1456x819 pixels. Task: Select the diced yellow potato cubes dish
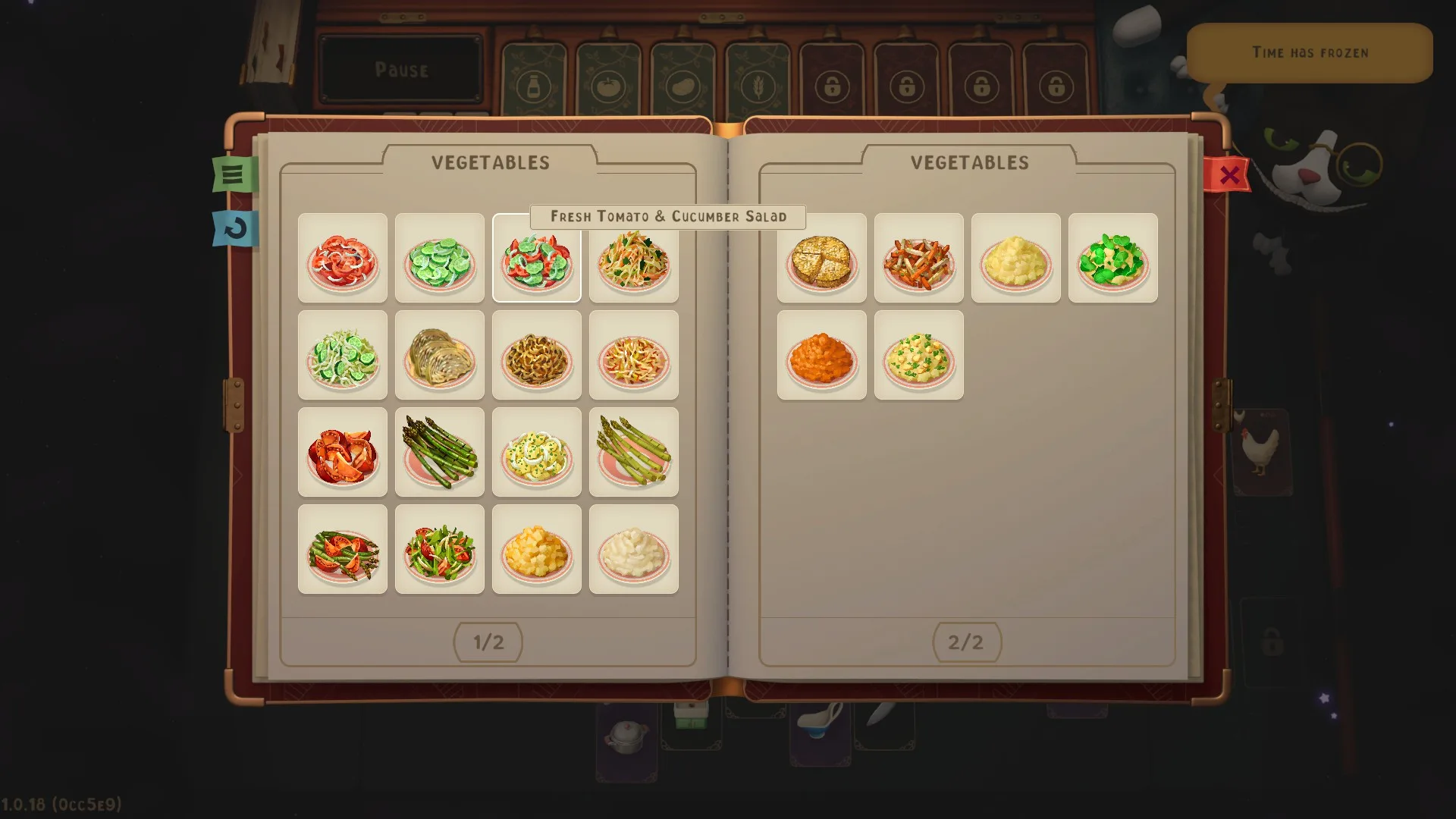[537, 550]
